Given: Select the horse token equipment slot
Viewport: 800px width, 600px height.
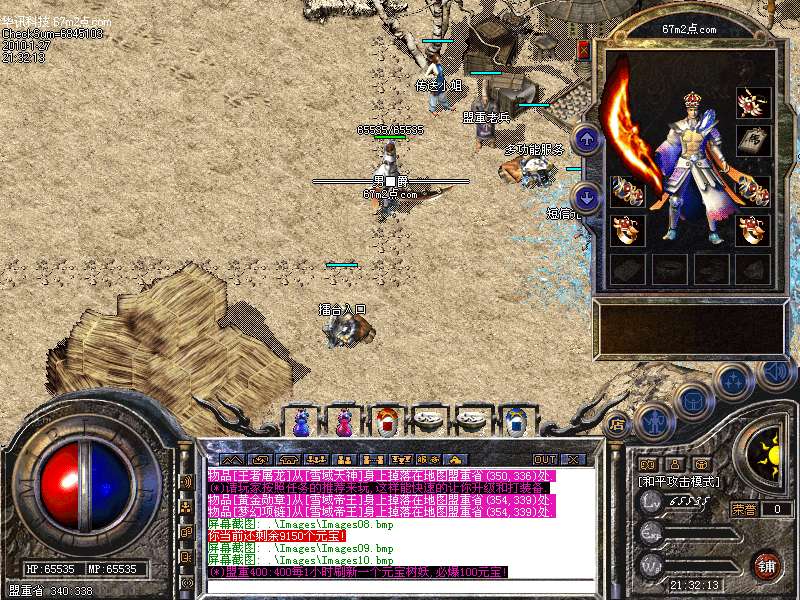Looking at the screenshot, I should (752, 140).
